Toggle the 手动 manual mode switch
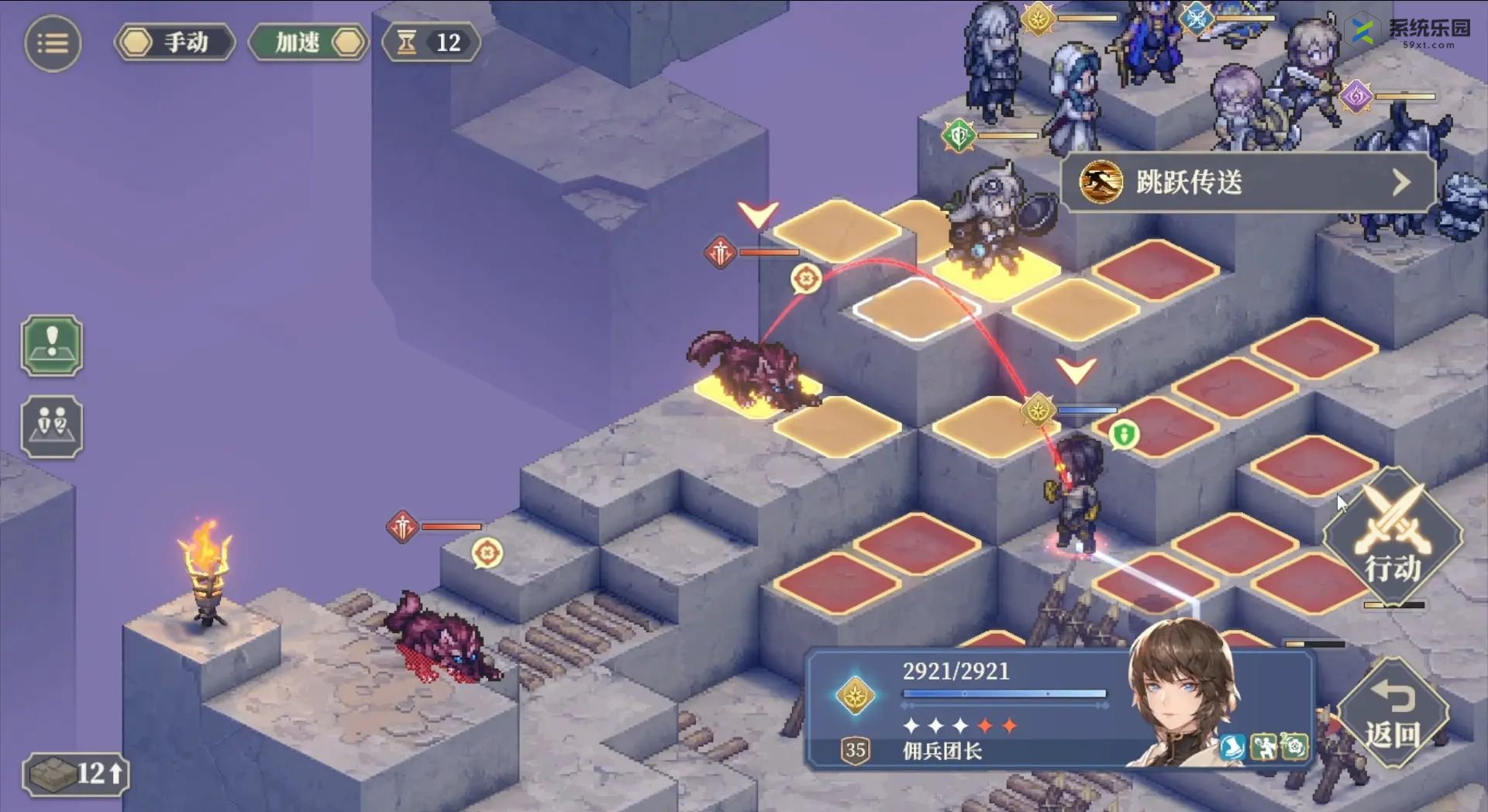Image resolution: width=1488 pixels, height=812 pixels. 174,43
